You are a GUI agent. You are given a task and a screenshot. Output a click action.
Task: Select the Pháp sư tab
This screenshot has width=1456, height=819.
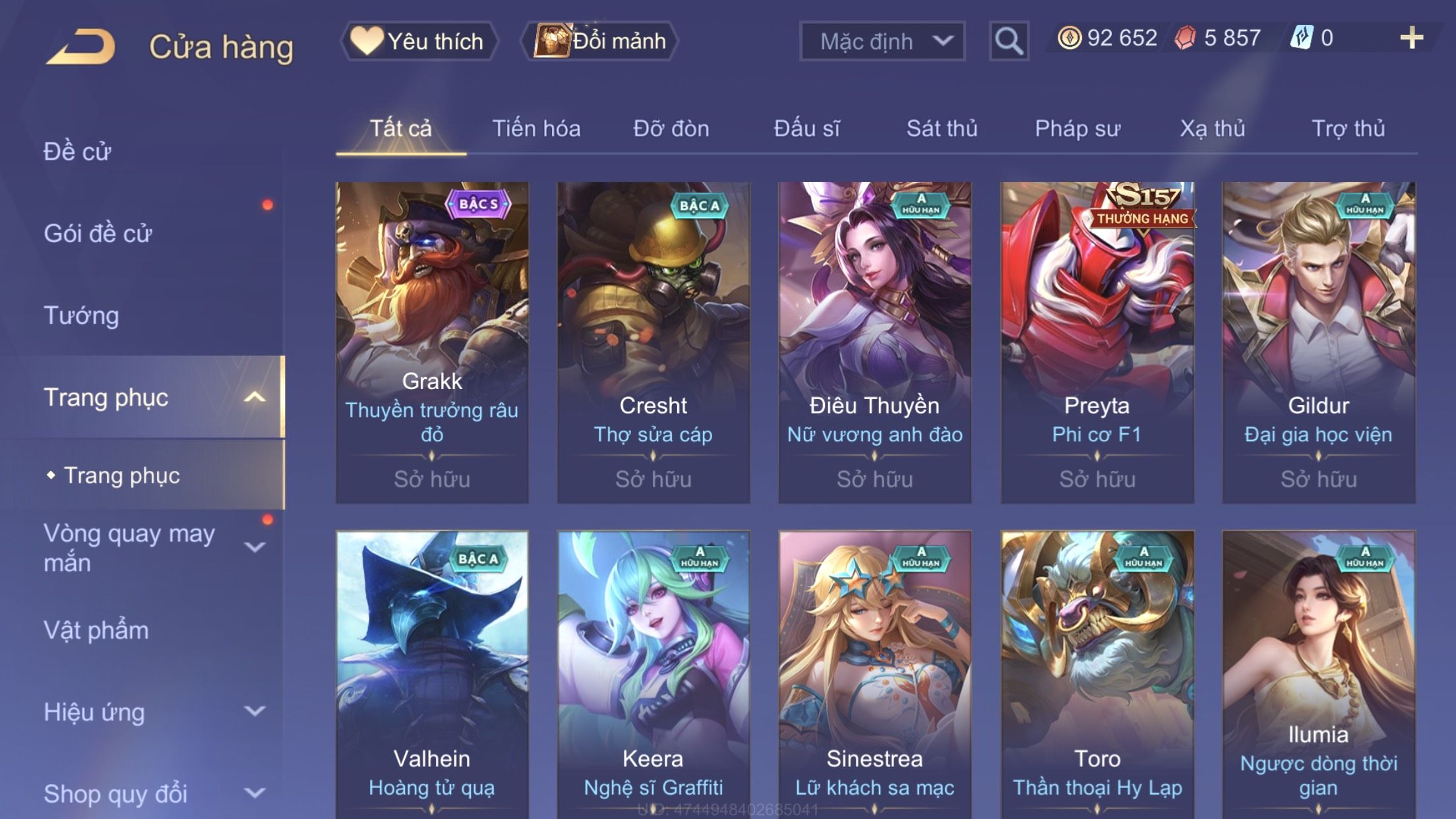click(x=1077, y=129)
